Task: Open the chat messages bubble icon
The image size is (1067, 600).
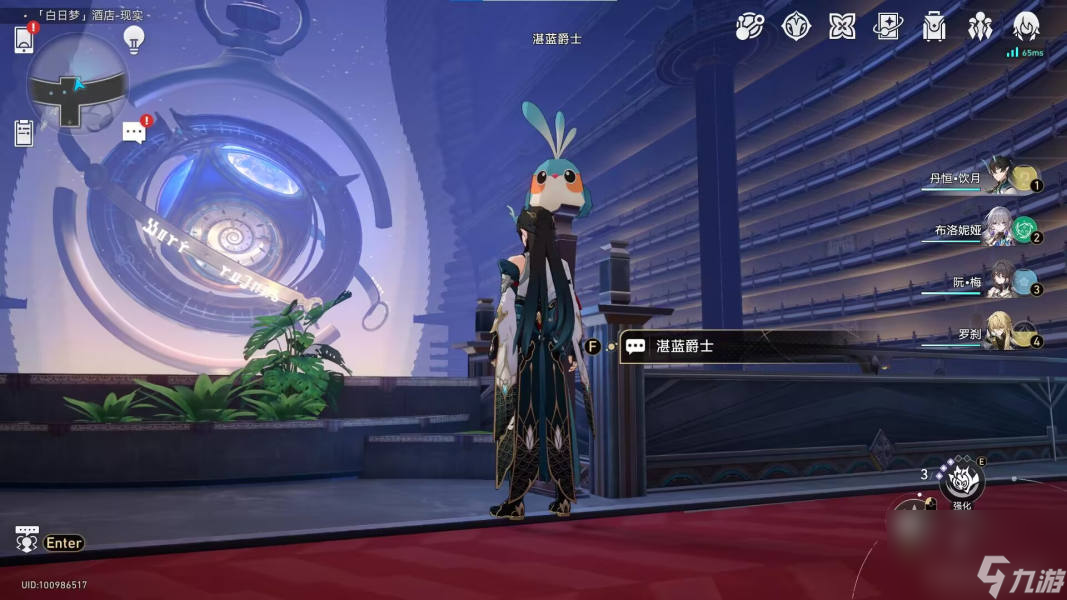Action: point(134,132)
